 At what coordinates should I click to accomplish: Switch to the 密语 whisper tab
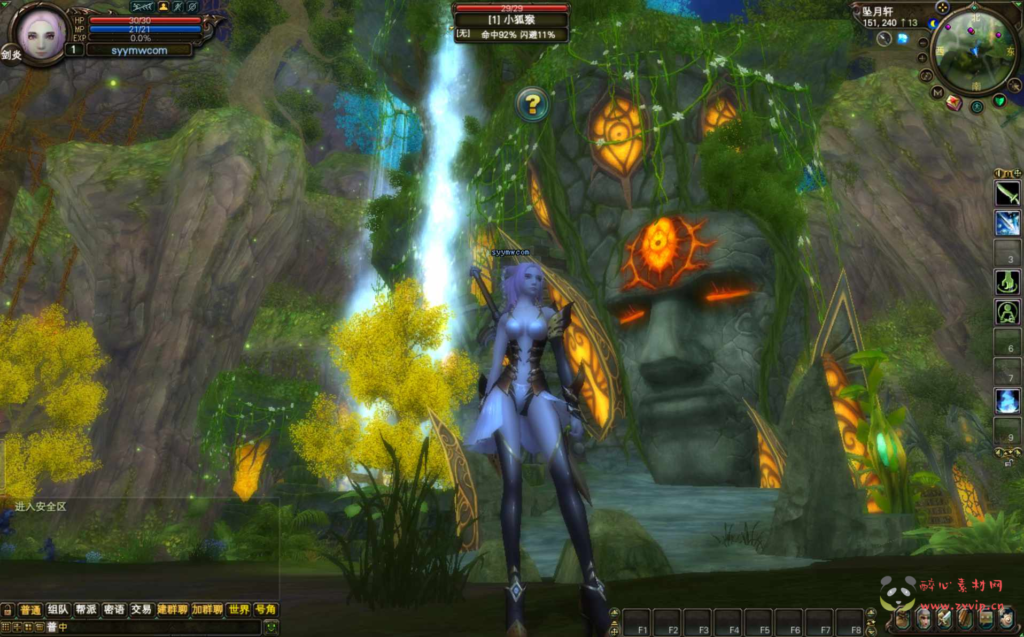click(x=114, y=609)
